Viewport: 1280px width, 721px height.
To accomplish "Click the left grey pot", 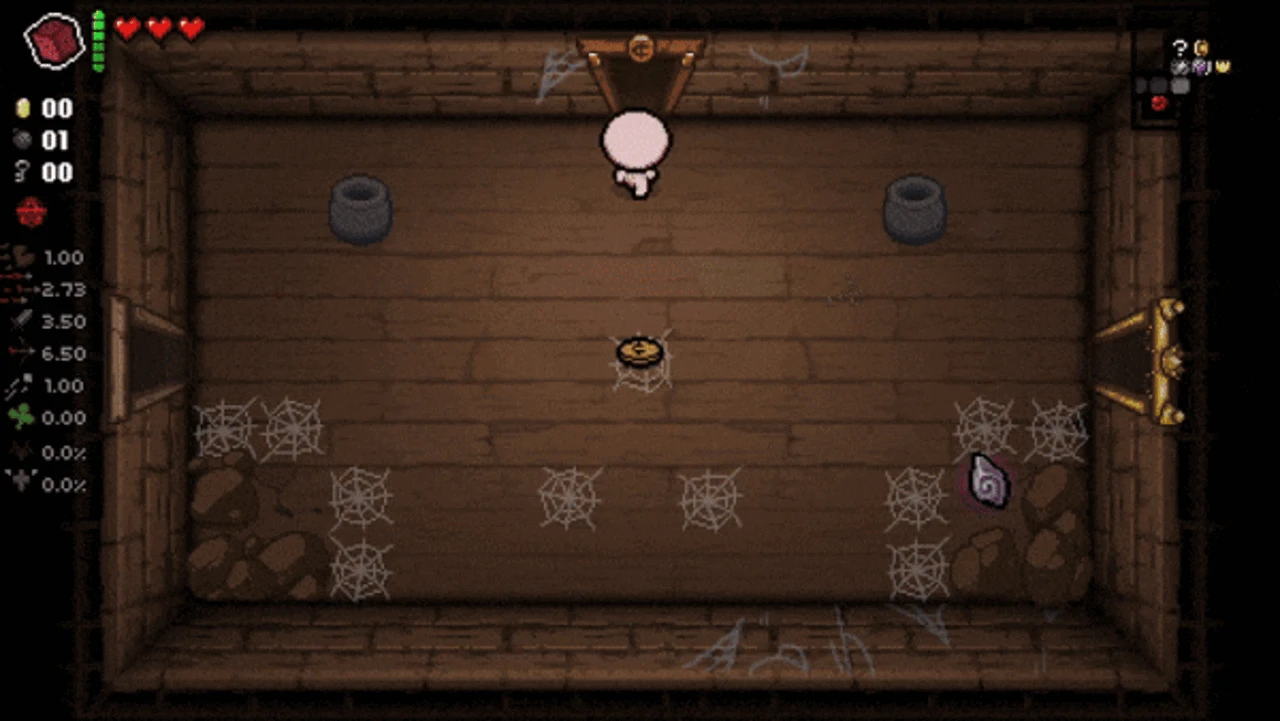I will click(x=361, y=210).
